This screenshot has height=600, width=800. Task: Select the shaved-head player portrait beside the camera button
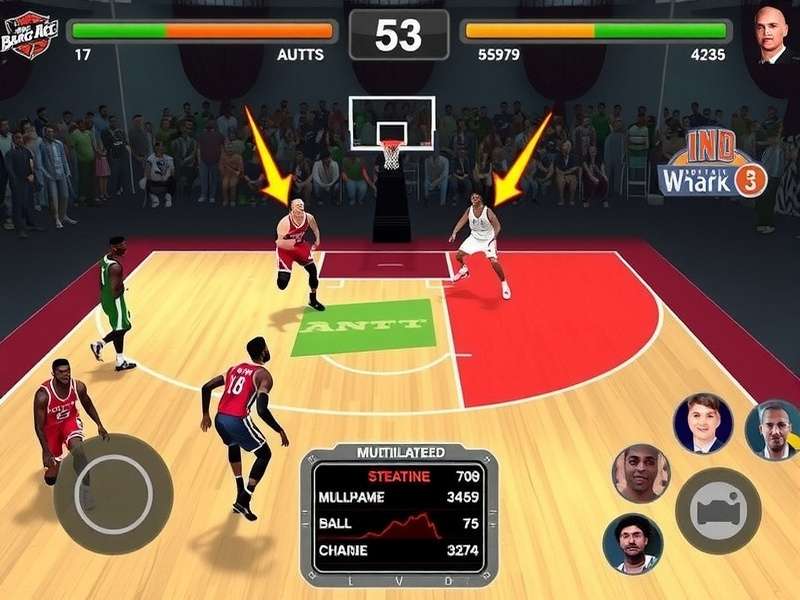(x=640, y=473)
